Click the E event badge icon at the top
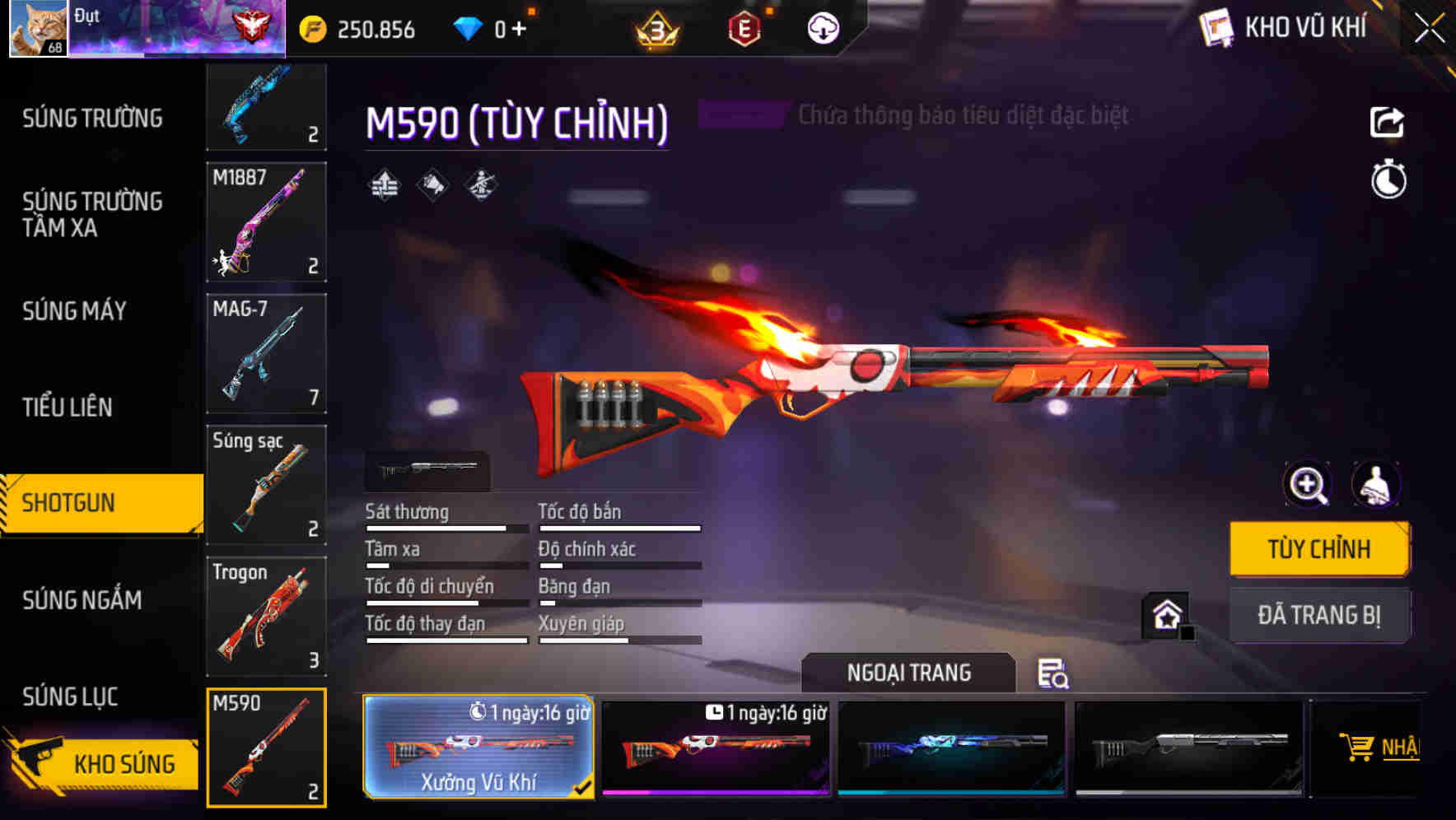The height and width of the screenshot is (820, 1456). [744, 26]
